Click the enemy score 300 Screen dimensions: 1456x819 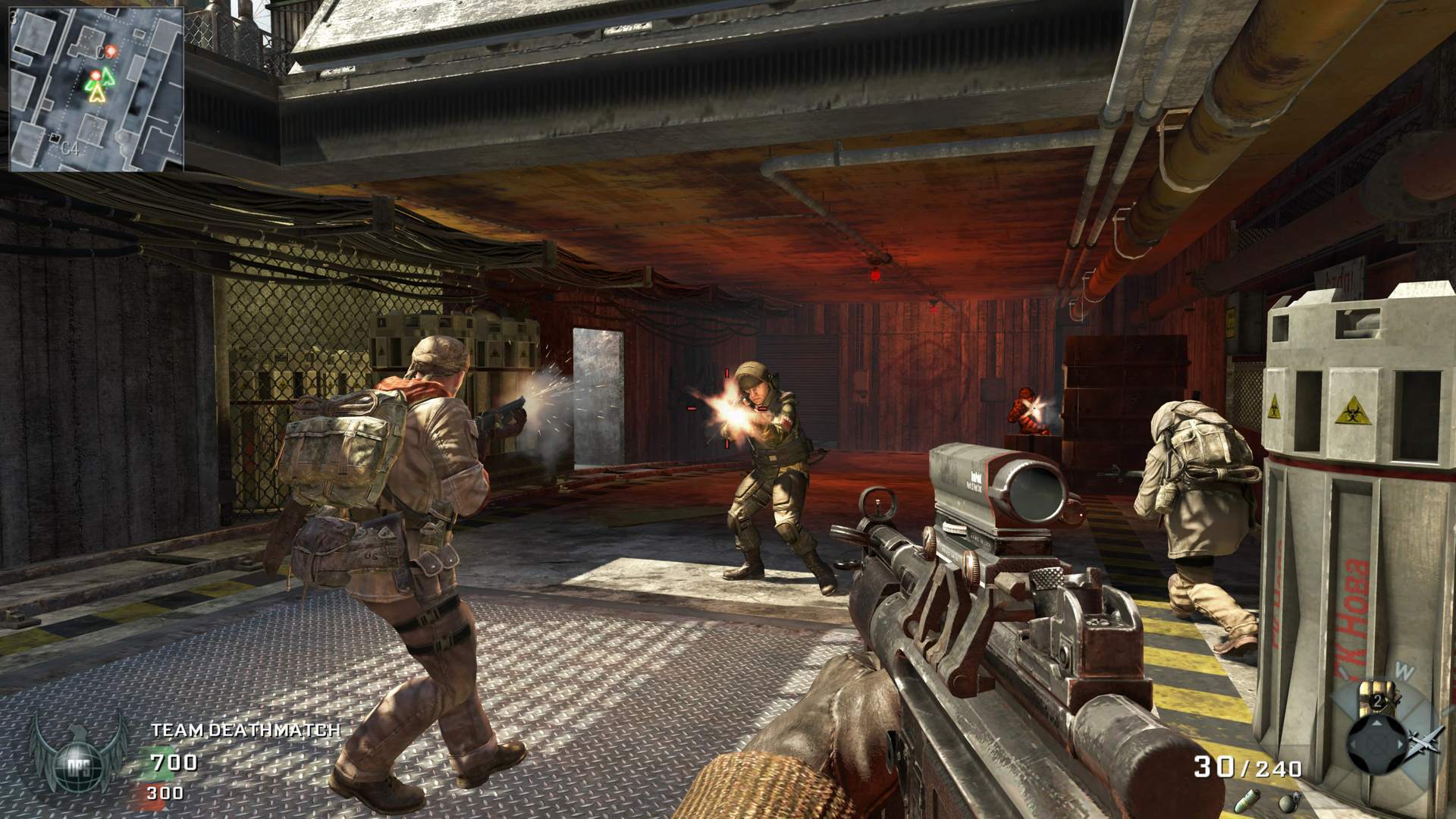pos(166,793)
